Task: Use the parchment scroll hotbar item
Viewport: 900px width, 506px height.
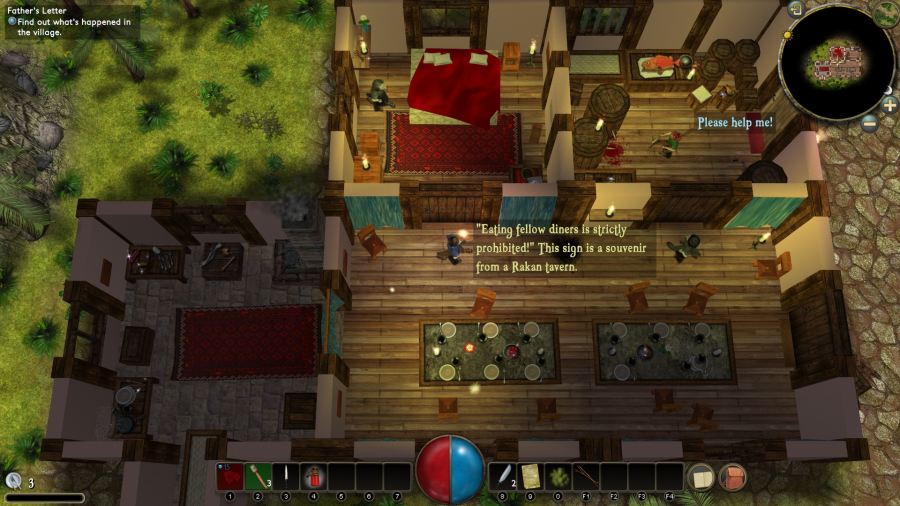Action: pyautogui.click(x=531, y=476)
